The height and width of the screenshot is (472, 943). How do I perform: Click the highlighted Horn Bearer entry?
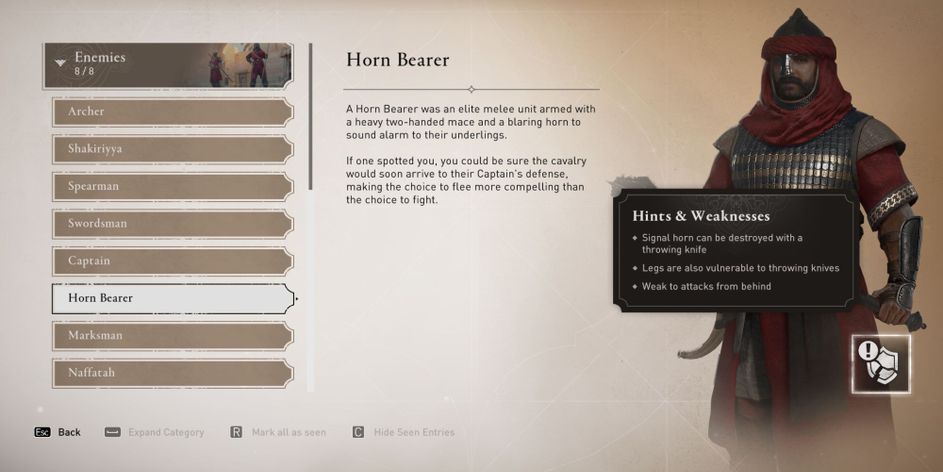coord(172,298)
